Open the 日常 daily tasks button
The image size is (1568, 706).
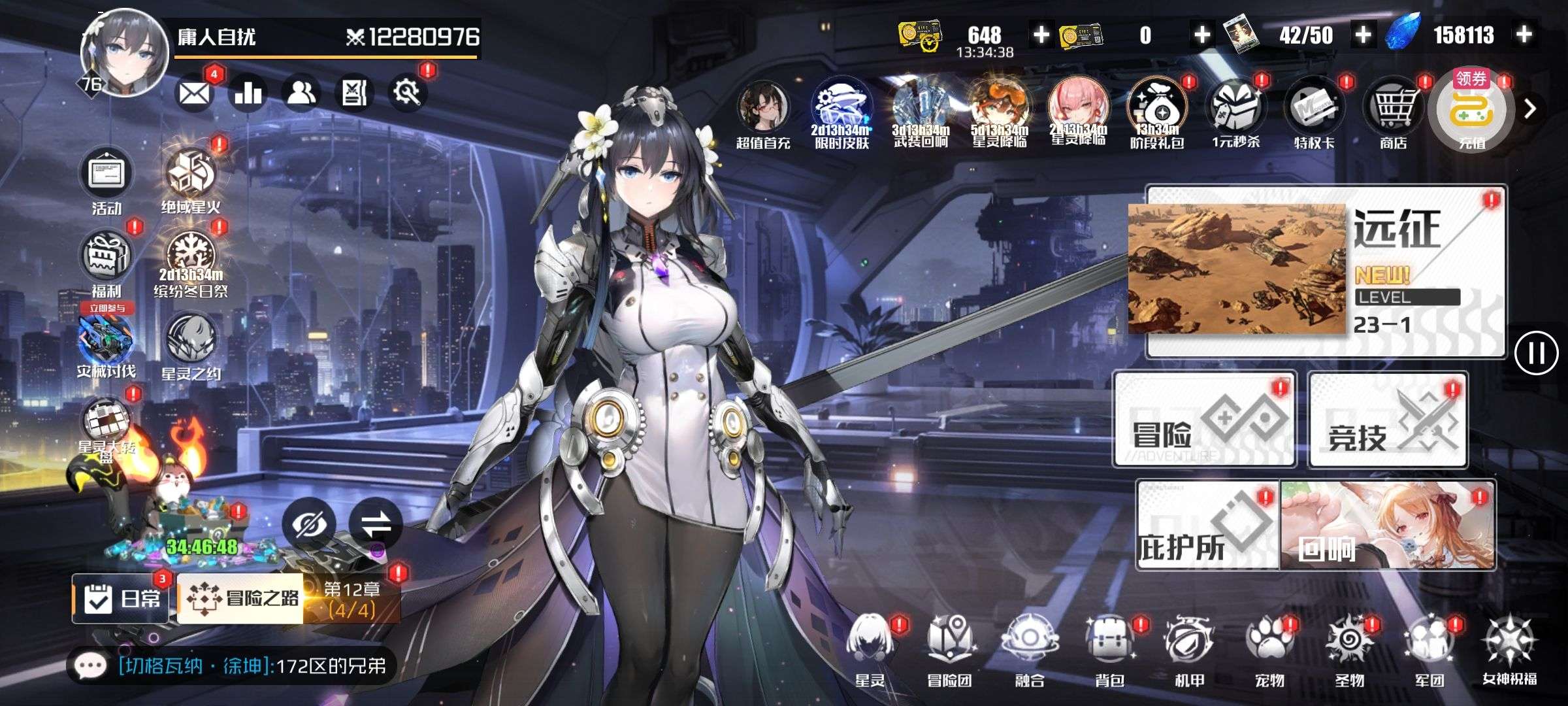pos(121,598)
